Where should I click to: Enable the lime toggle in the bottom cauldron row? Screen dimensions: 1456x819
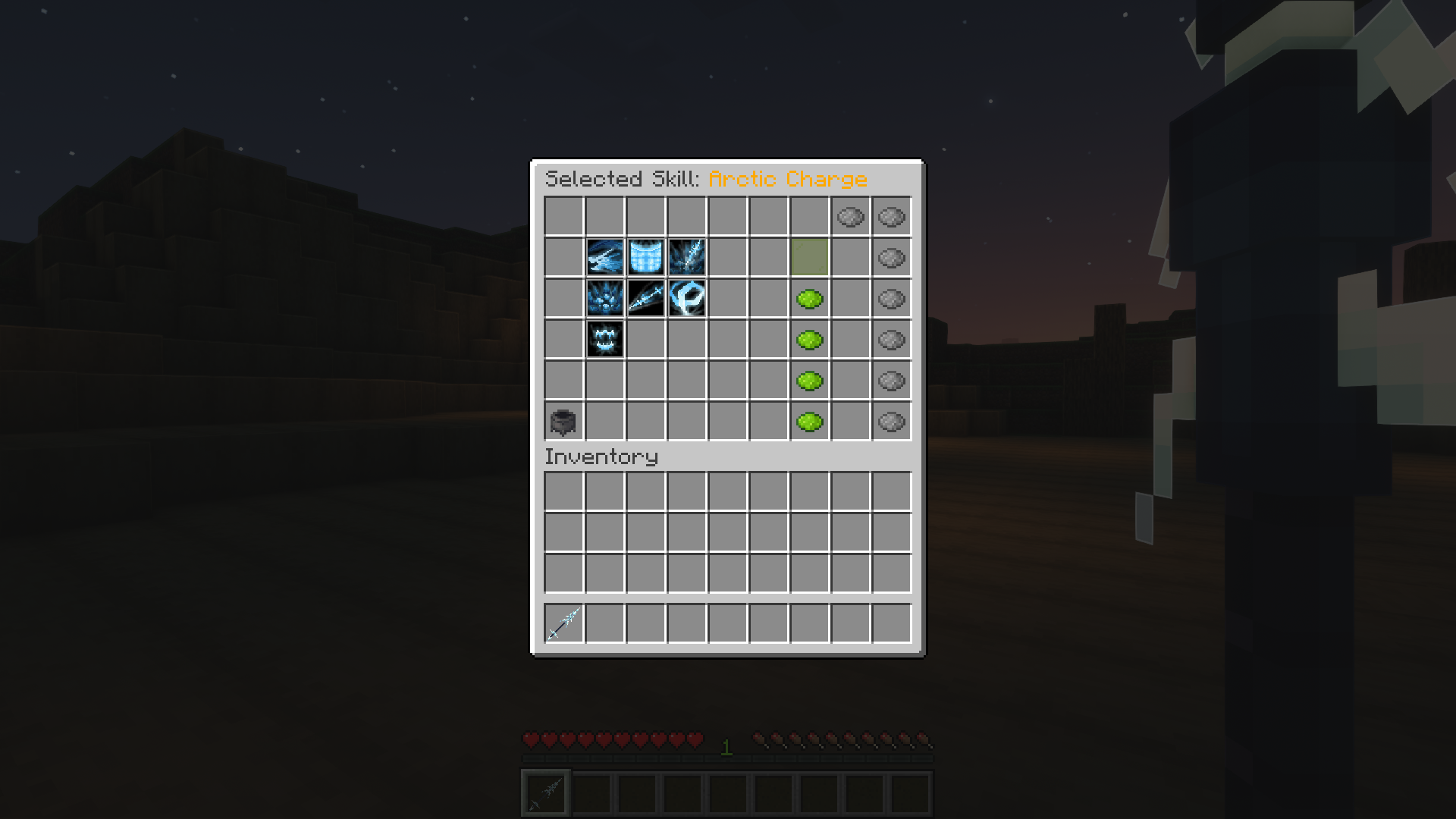tap(810, 422)
